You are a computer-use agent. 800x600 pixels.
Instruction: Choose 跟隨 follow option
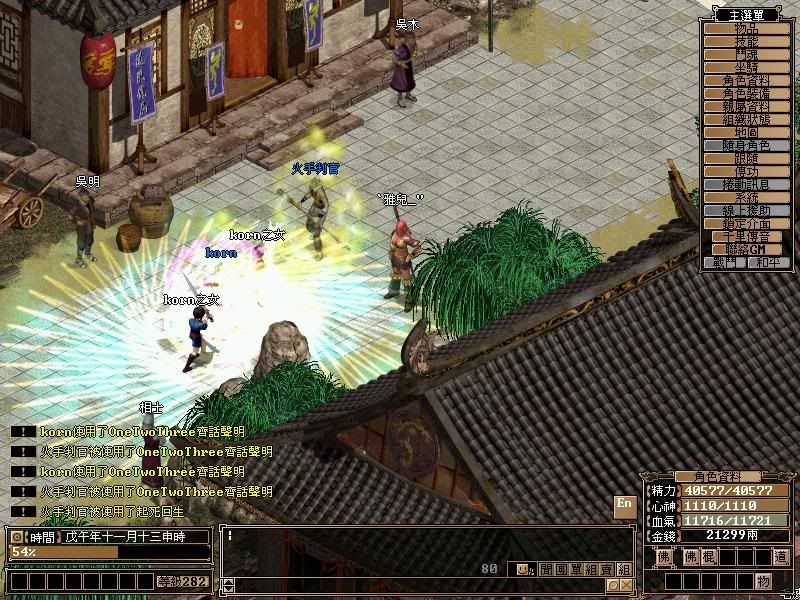747,159
